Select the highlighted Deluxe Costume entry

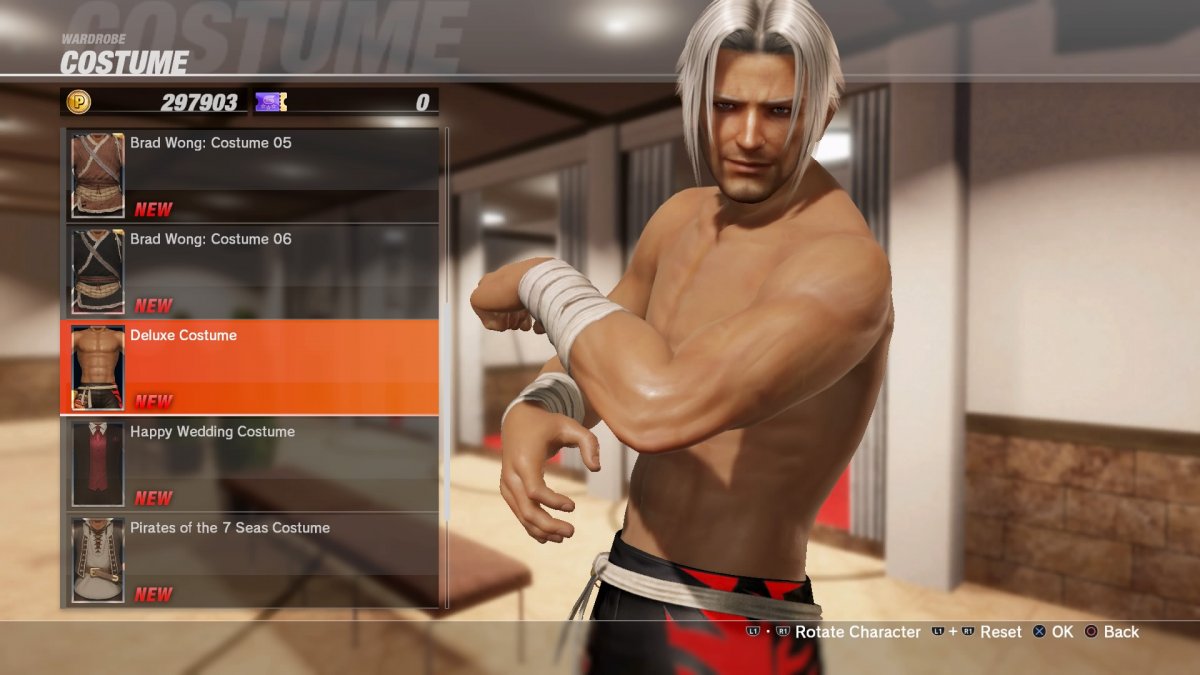click(x=251, y=367)
